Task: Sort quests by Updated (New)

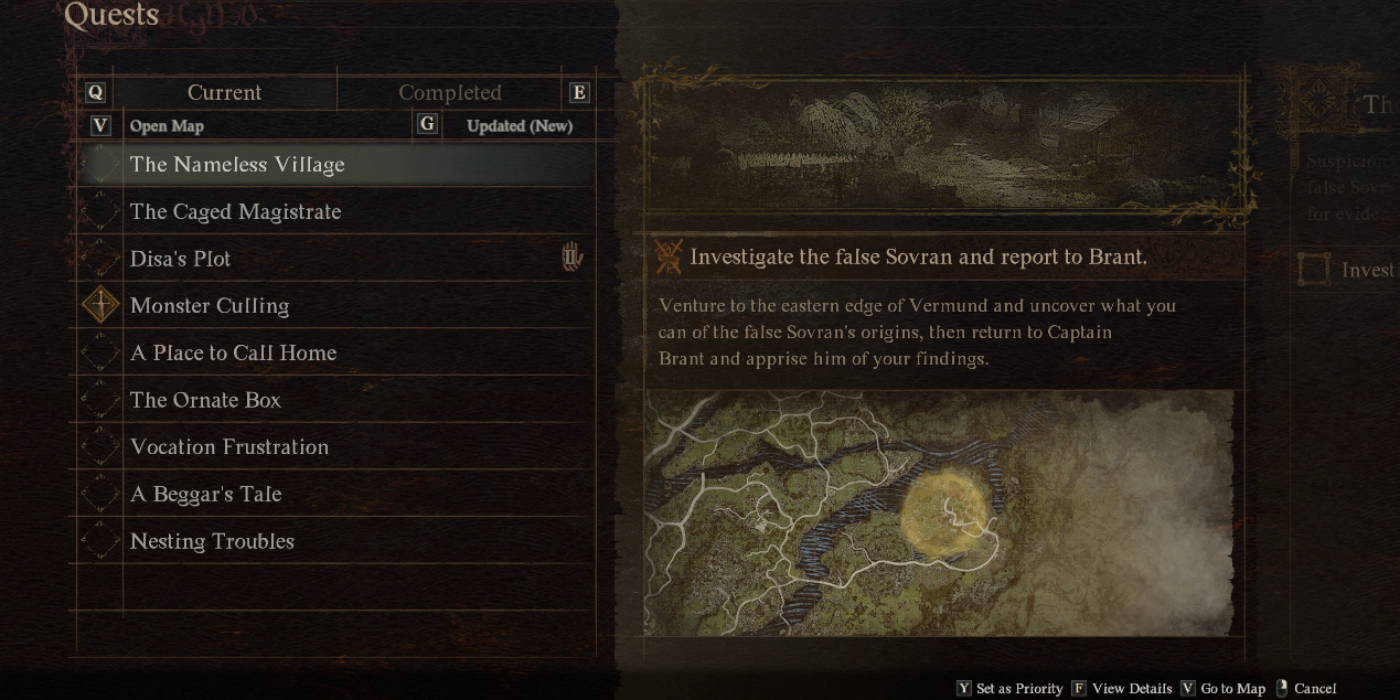Action: pos(519,126)
